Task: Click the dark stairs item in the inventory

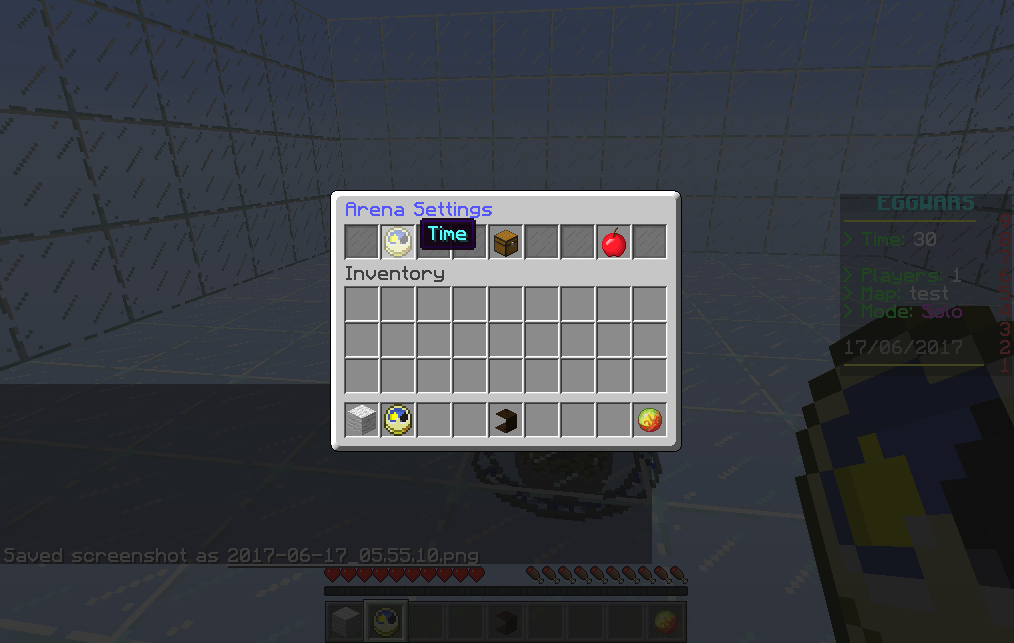Action: (506, 420)
